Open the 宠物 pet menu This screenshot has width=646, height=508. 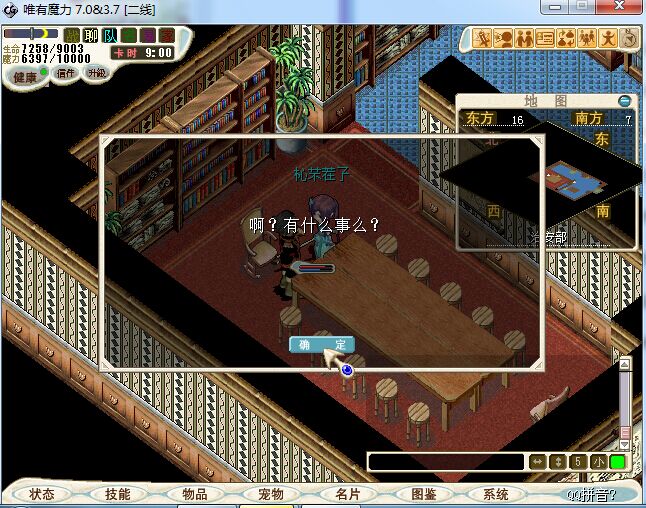pyautogui.click(x=271, y=494)
